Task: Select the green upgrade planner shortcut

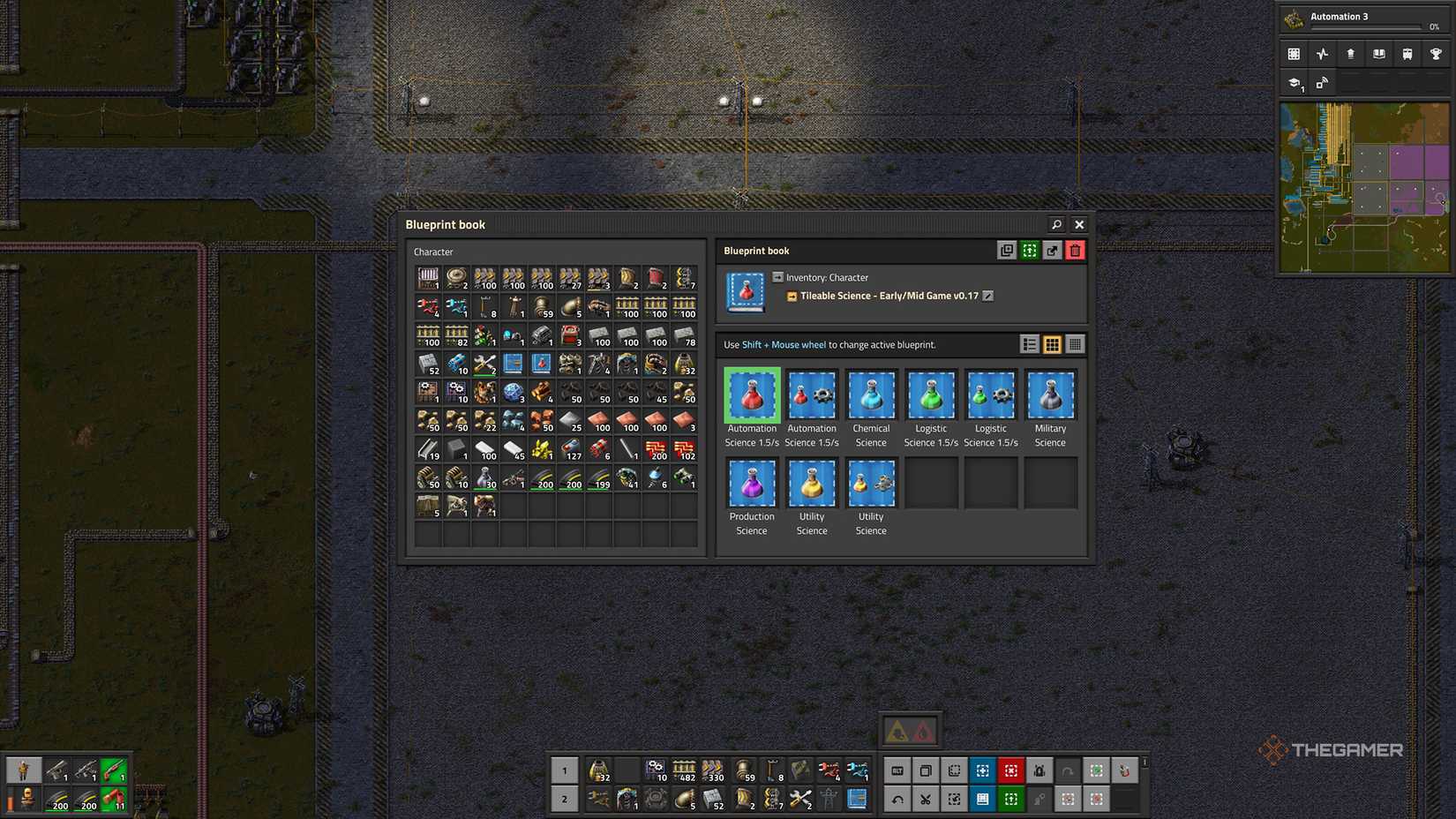Action: 1010,799
